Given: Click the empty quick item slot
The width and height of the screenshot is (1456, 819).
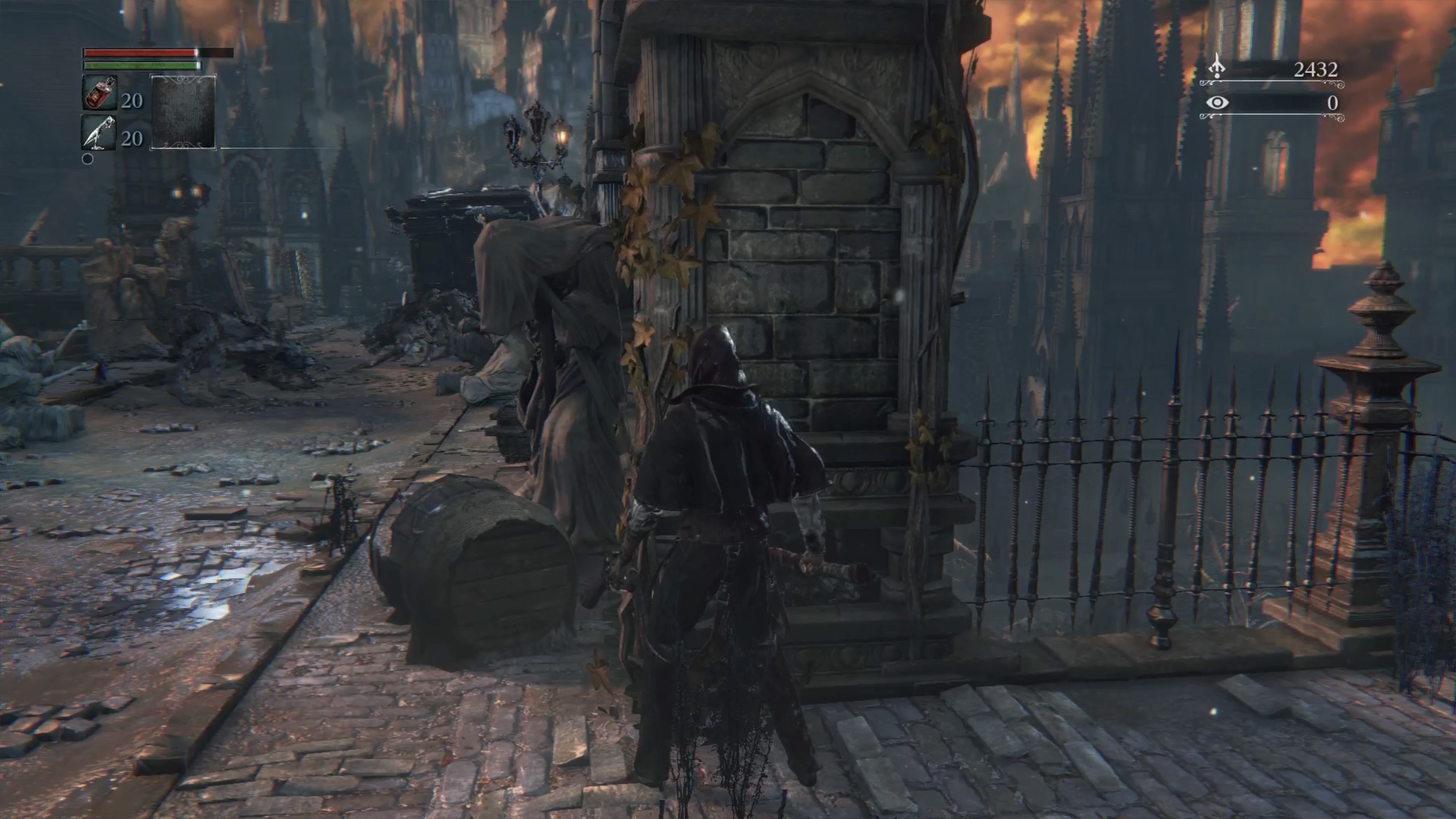Looking at the screenshot, I should (x=182, y=112).
